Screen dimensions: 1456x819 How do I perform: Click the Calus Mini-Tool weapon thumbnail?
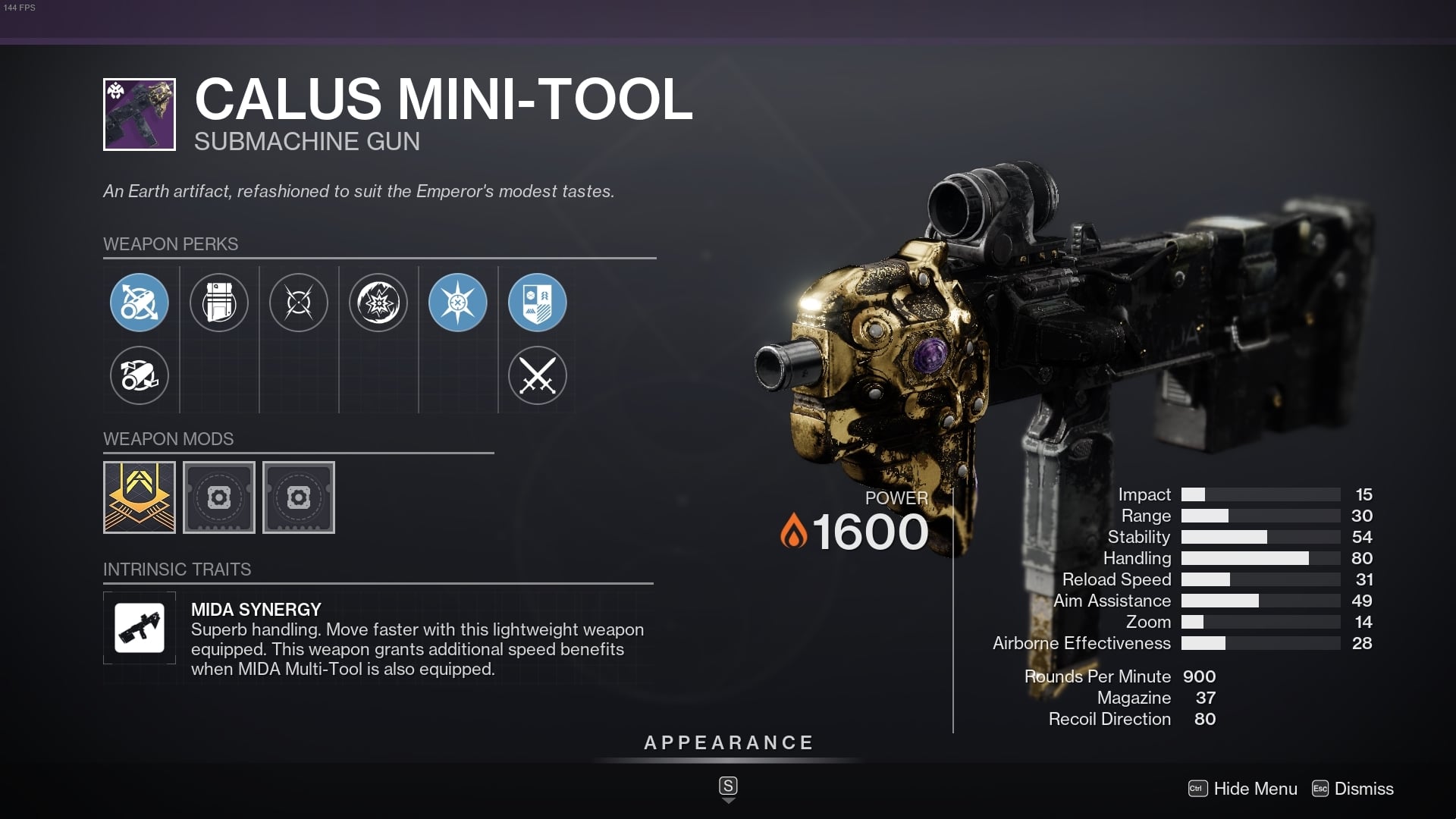click(140, 115)
